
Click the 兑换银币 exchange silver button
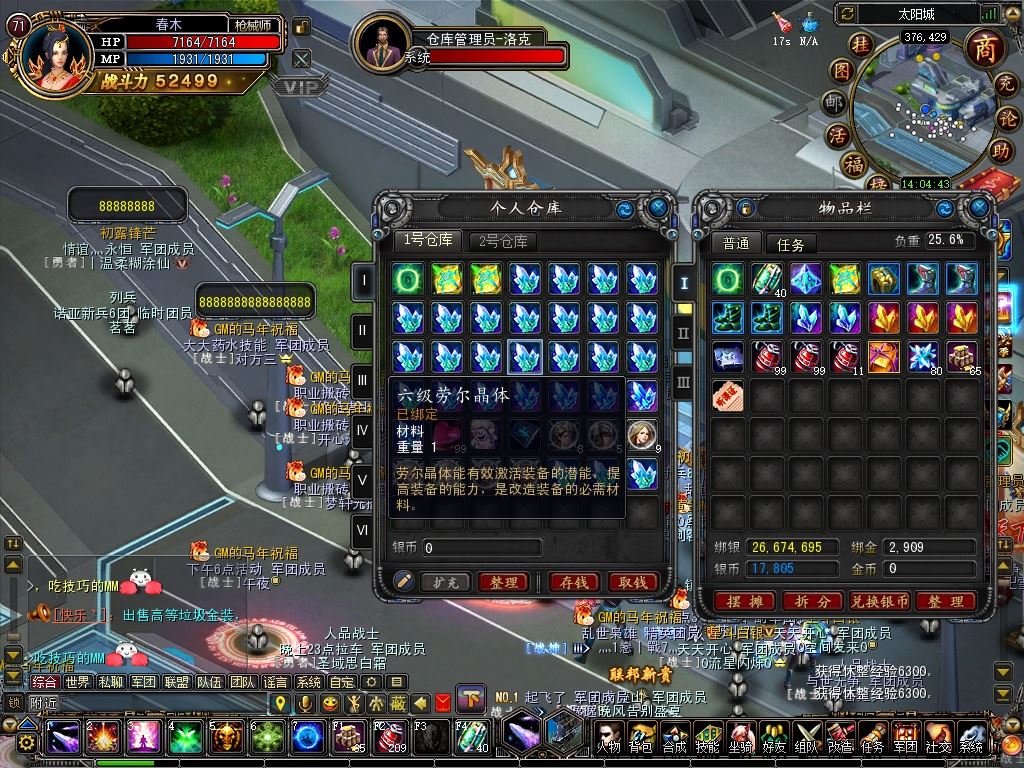(879, 601)
